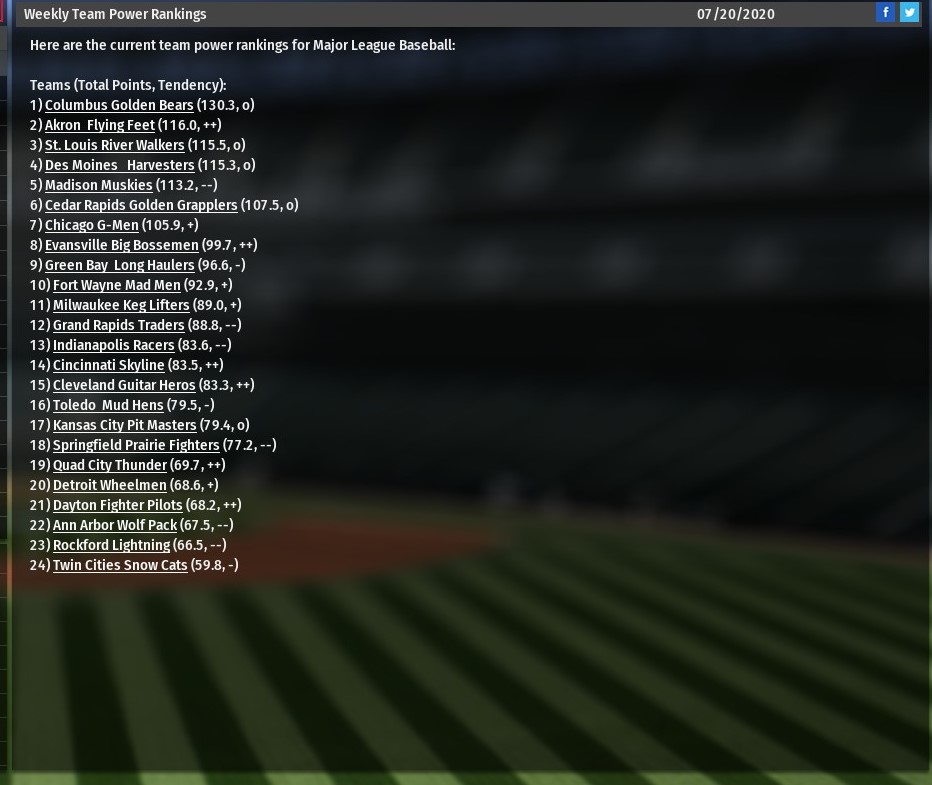Click the Des Moines Harvesters link
This screenshot has height=785, width=932.
[120, 165]
